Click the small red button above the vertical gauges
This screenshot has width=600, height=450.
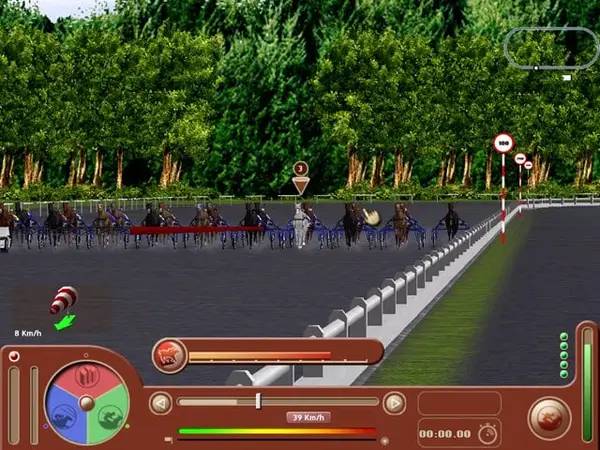click(14, 356)
